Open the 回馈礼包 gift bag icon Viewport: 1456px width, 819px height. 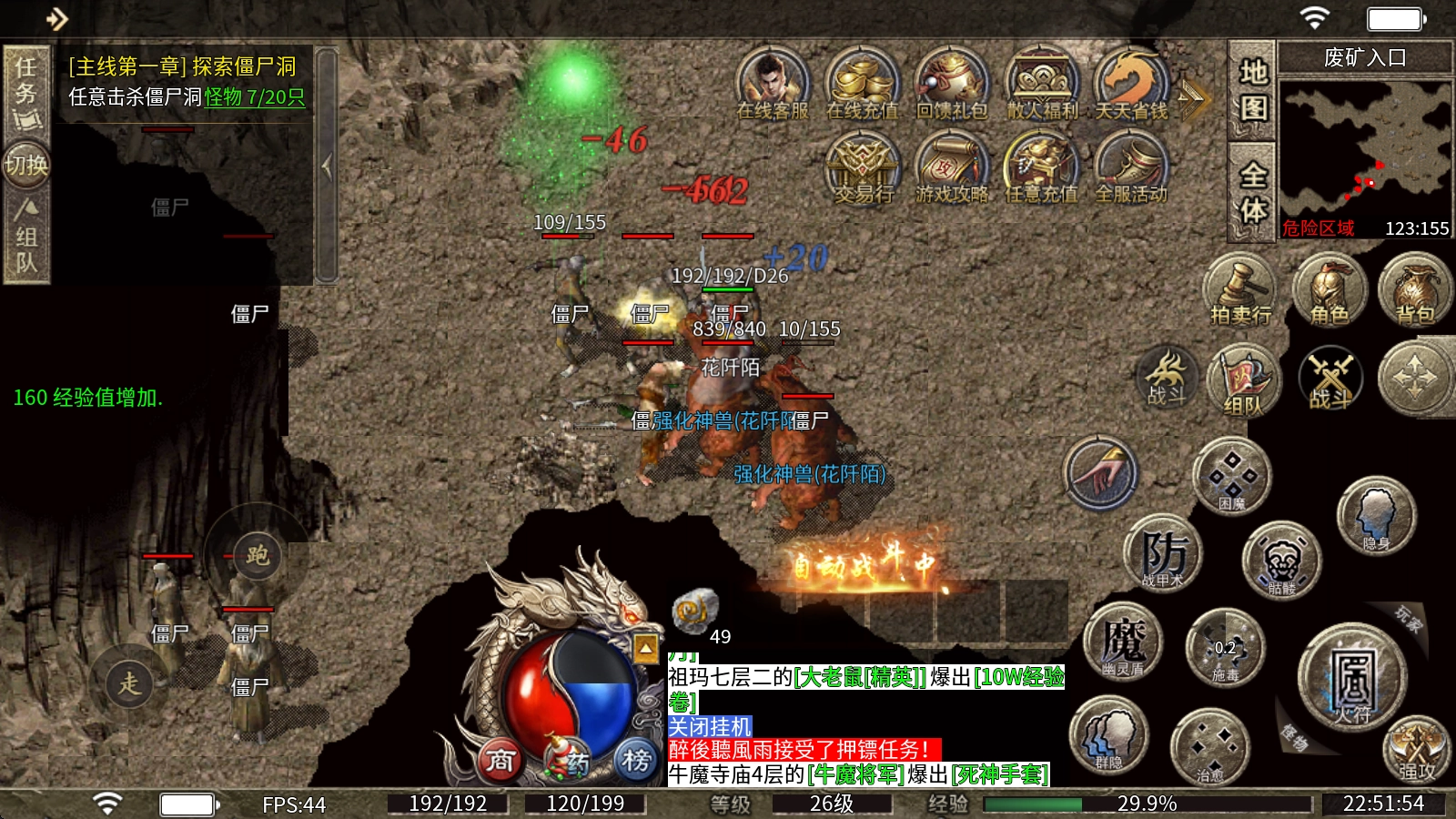[x=951, y=84]
